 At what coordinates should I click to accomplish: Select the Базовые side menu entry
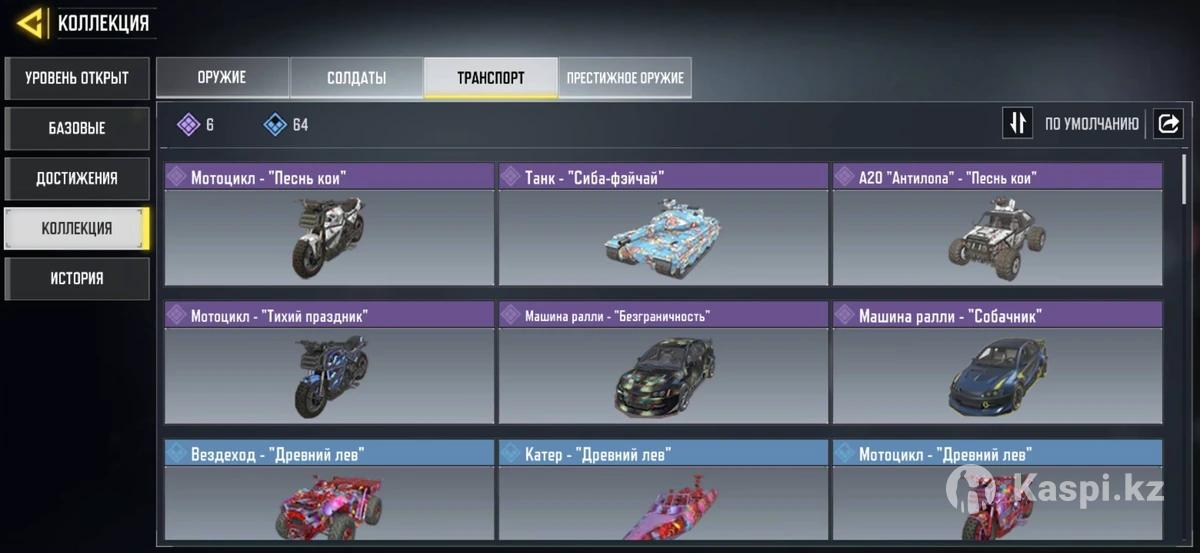77,128
